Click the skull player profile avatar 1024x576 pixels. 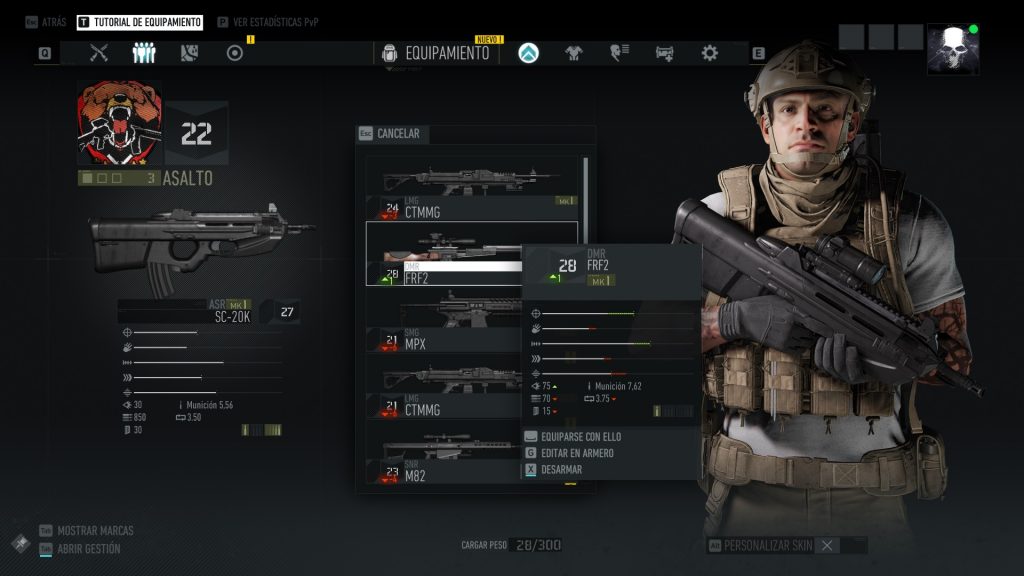[952, 49]
